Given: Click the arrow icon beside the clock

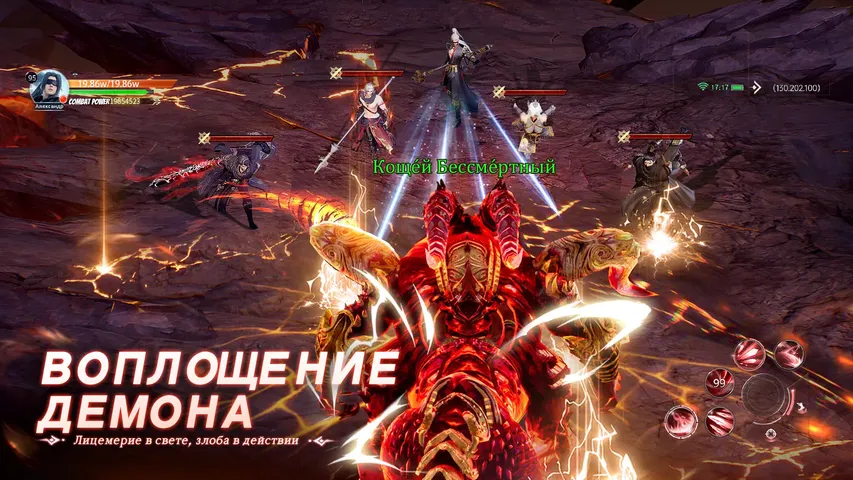Looking at the screenshot, I should tap(757, 88).
